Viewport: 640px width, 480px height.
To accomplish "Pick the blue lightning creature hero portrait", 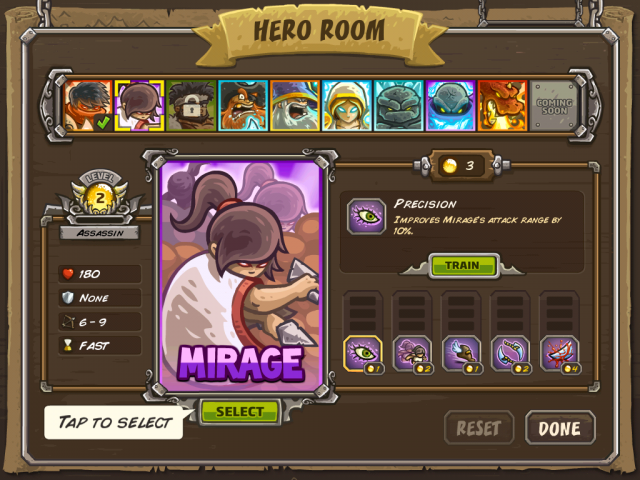I will [x=451, y=105].
